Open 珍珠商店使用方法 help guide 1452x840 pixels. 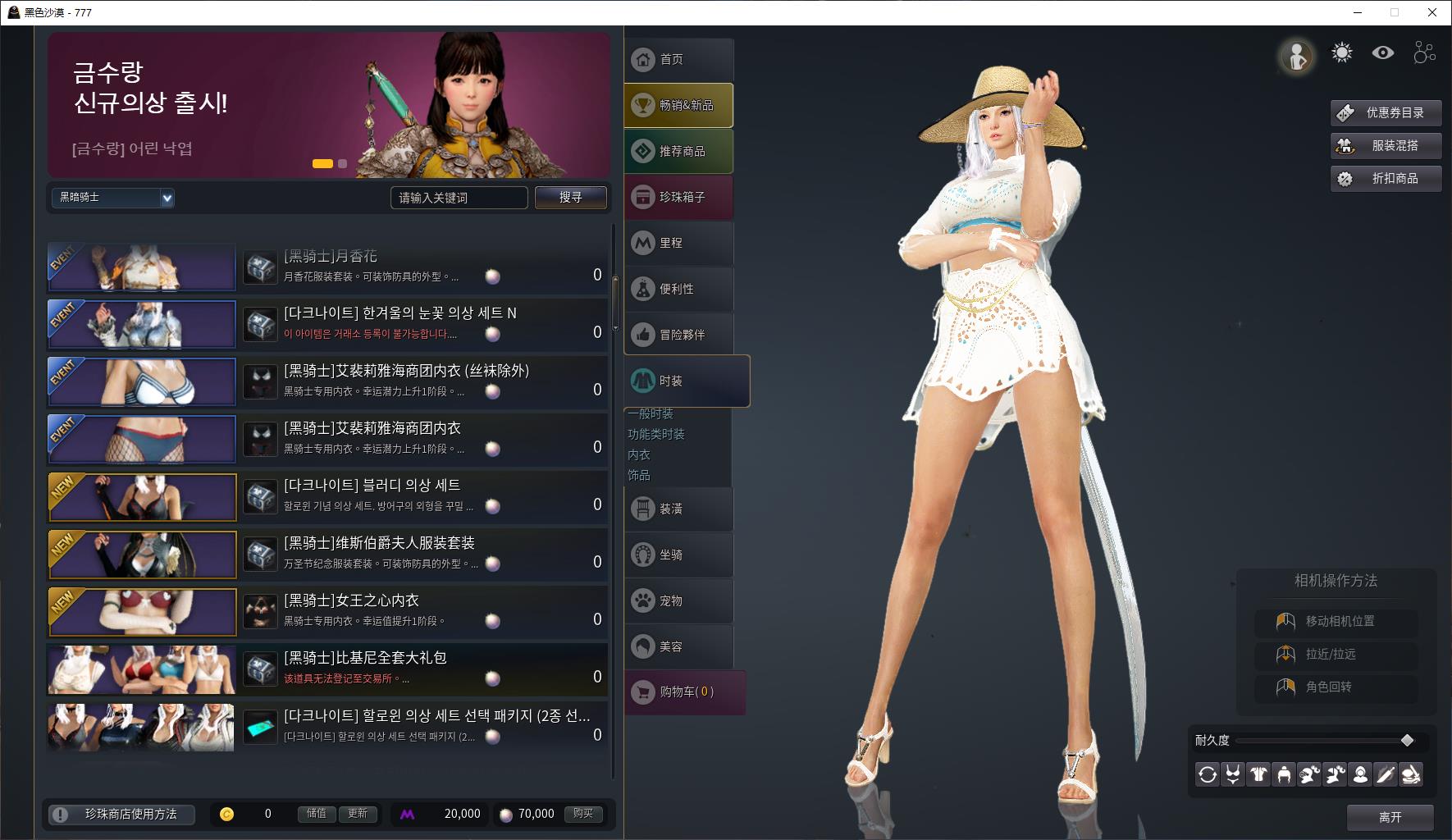(x=122, y=815)
